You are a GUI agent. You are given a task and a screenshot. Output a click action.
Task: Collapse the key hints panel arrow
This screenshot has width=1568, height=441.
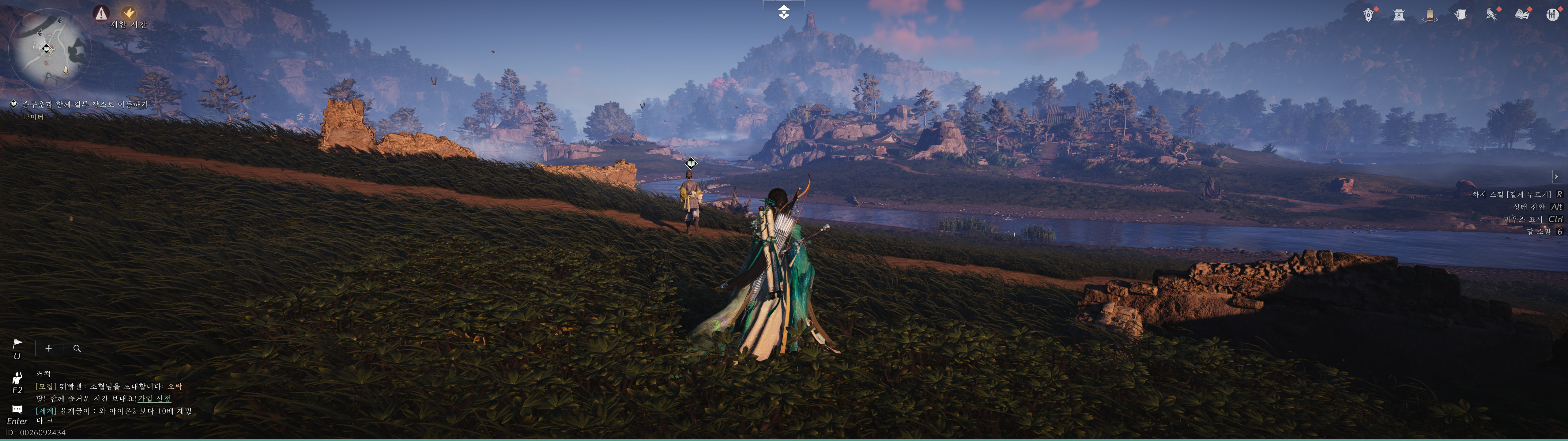1556,177
